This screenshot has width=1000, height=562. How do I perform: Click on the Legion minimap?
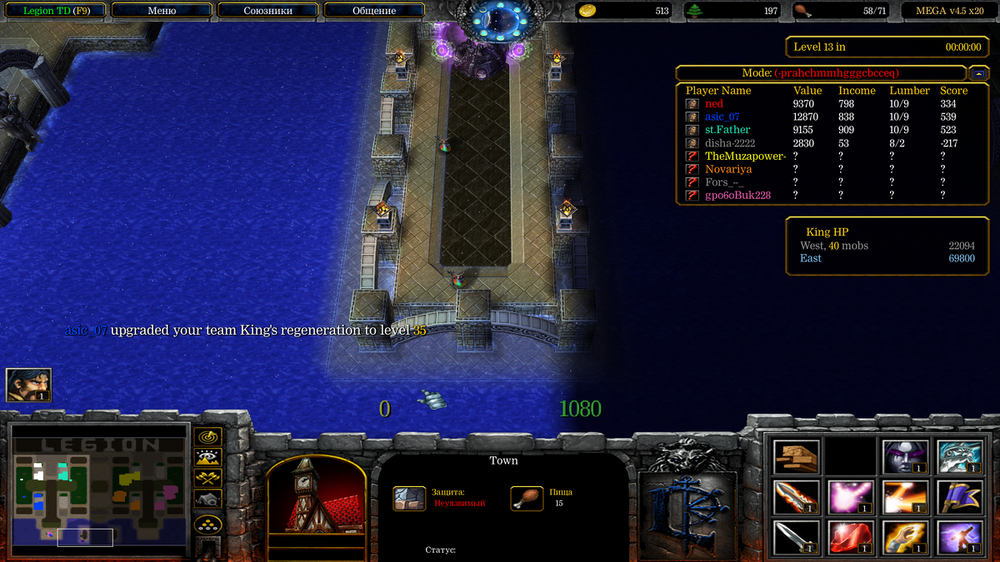[98, 490]
